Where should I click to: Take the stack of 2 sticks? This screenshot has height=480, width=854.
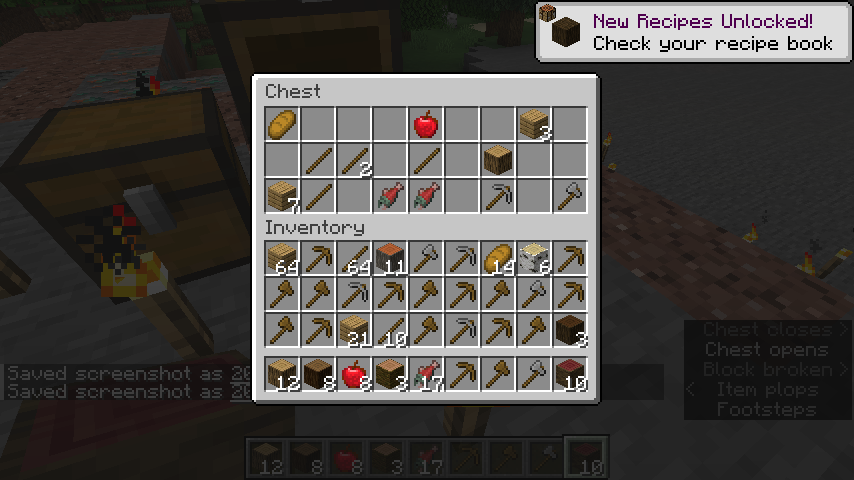(354, 160)
